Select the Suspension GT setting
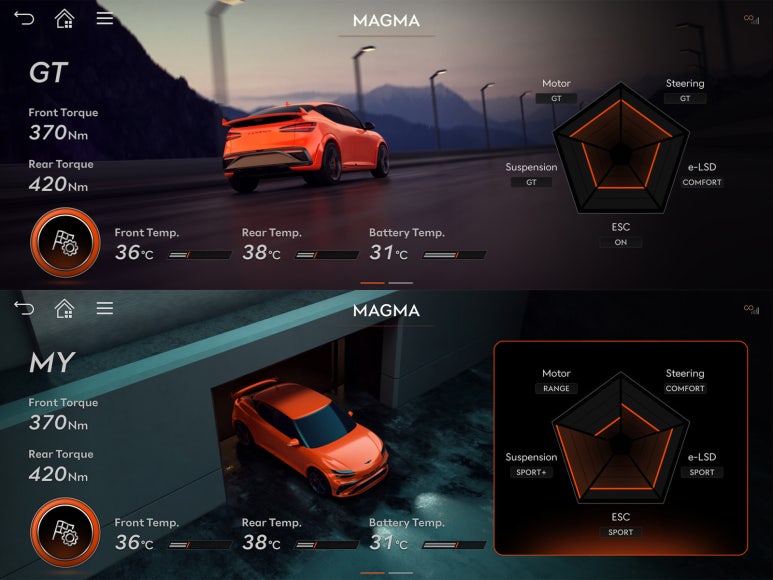 coord(531,182)
